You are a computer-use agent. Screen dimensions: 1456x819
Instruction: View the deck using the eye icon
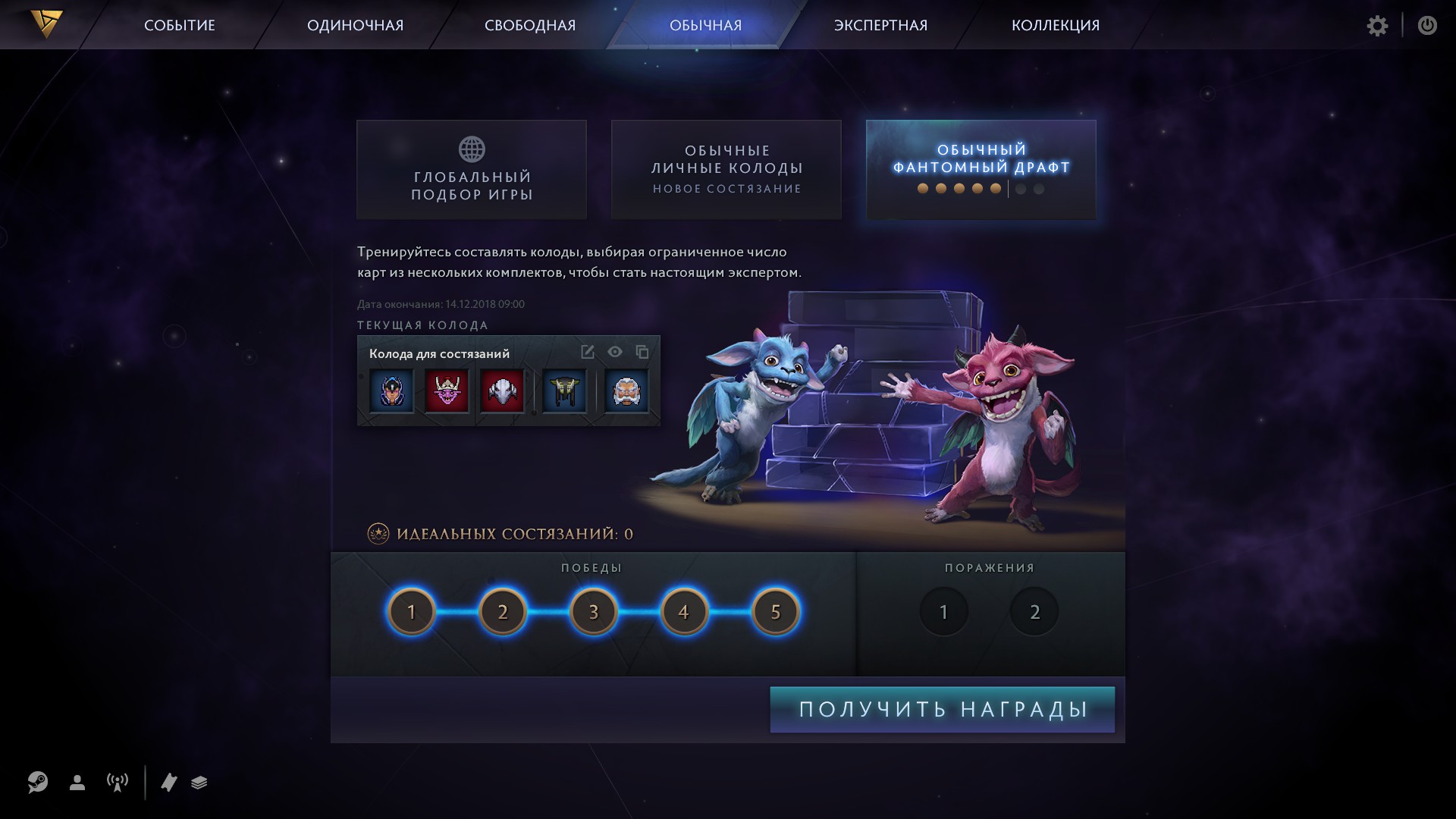(615, 352)
